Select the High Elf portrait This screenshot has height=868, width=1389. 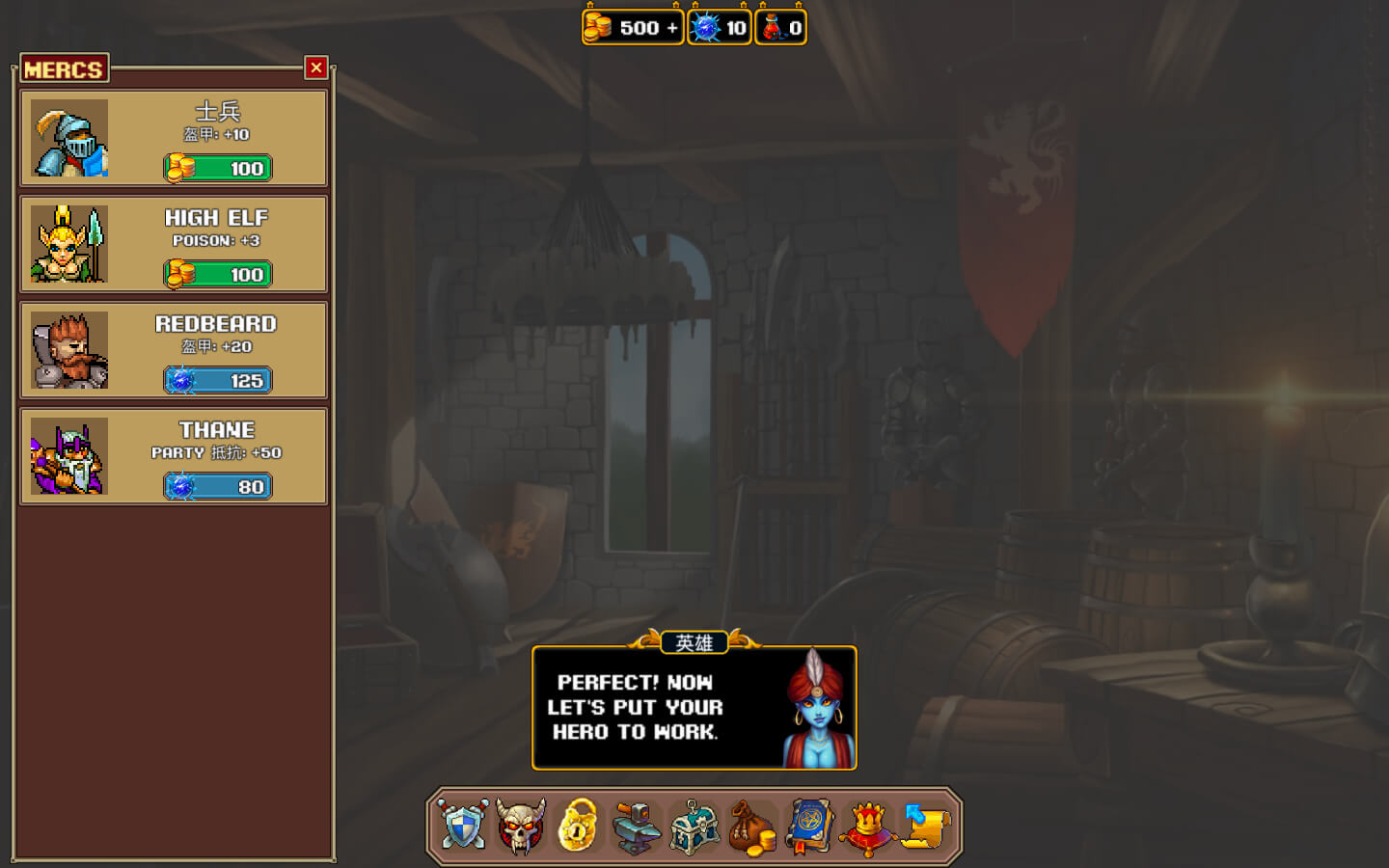[68, 244]
